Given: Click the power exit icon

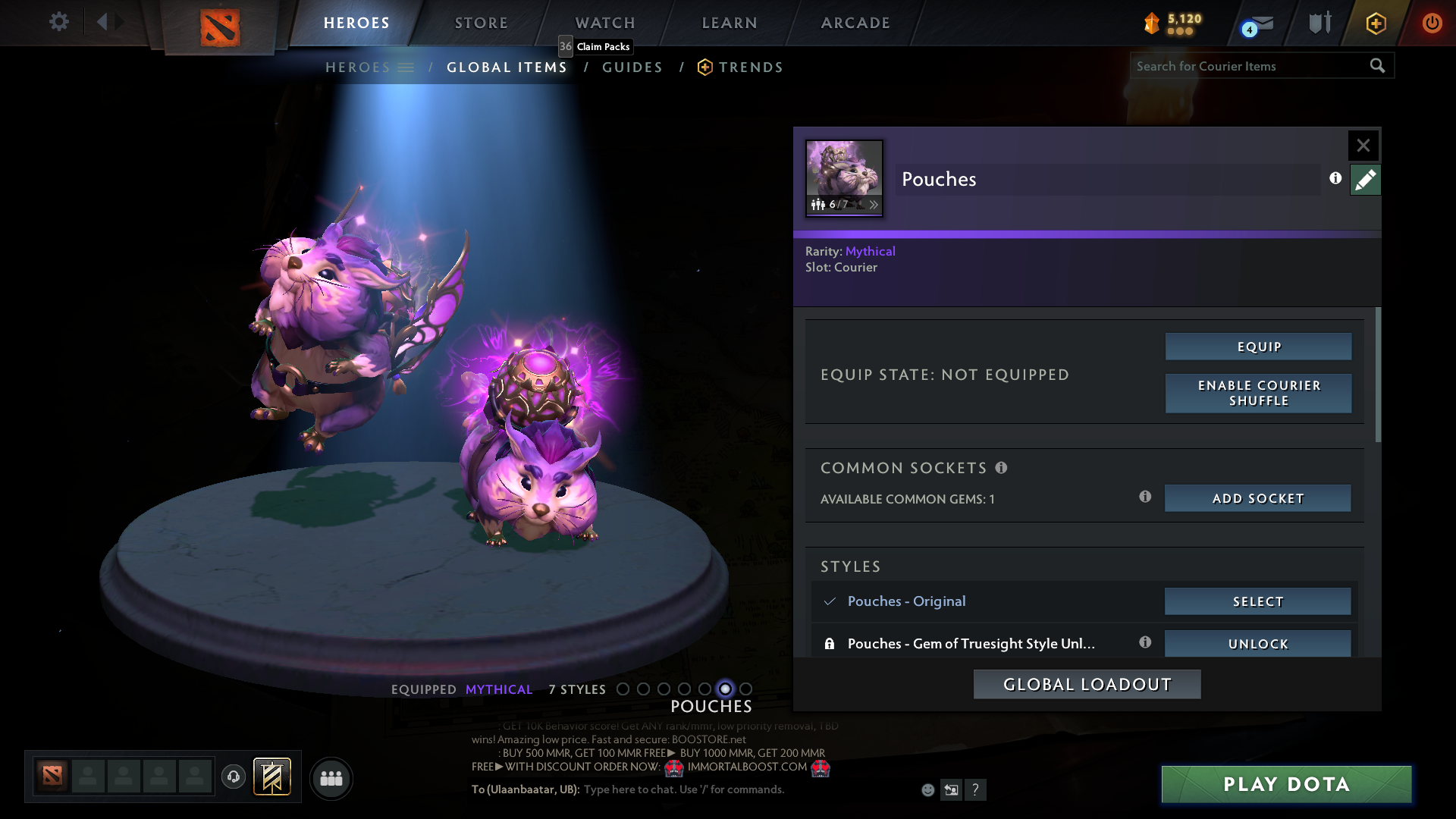Looking at the screenshot, I should tap(1432, 24).
